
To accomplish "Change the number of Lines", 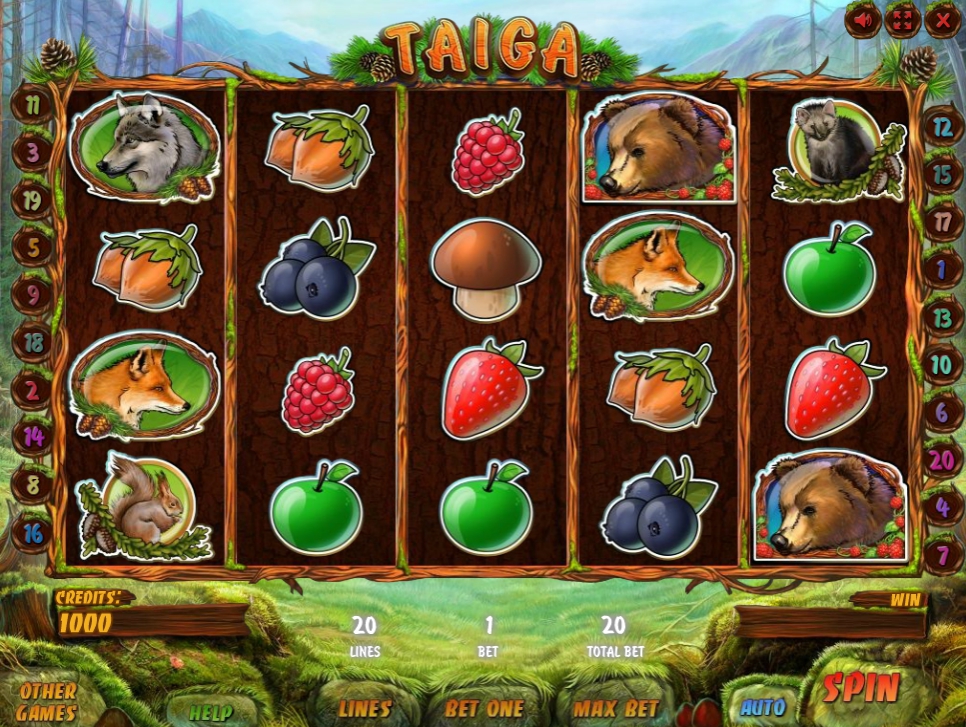I will coord(365,708).
